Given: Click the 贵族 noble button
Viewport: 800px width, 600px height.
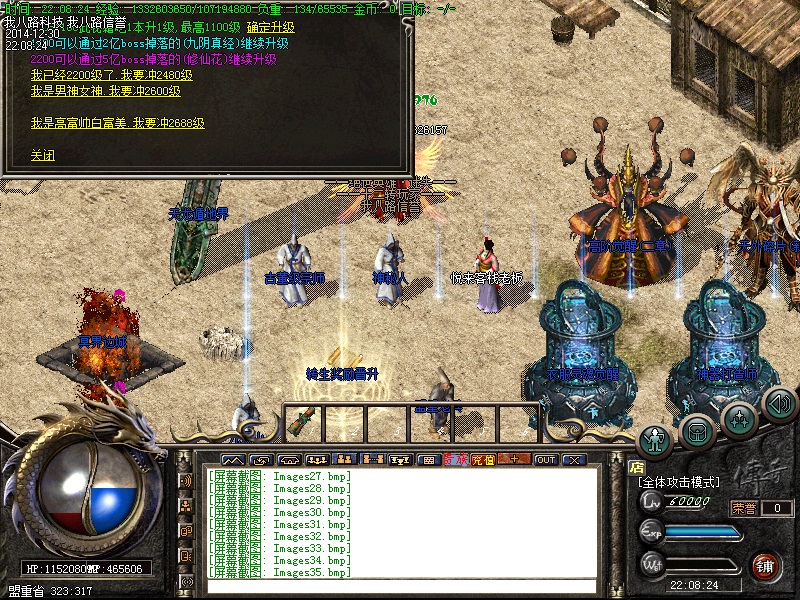Looking at the screenshot, I should [x=455, y=460].
